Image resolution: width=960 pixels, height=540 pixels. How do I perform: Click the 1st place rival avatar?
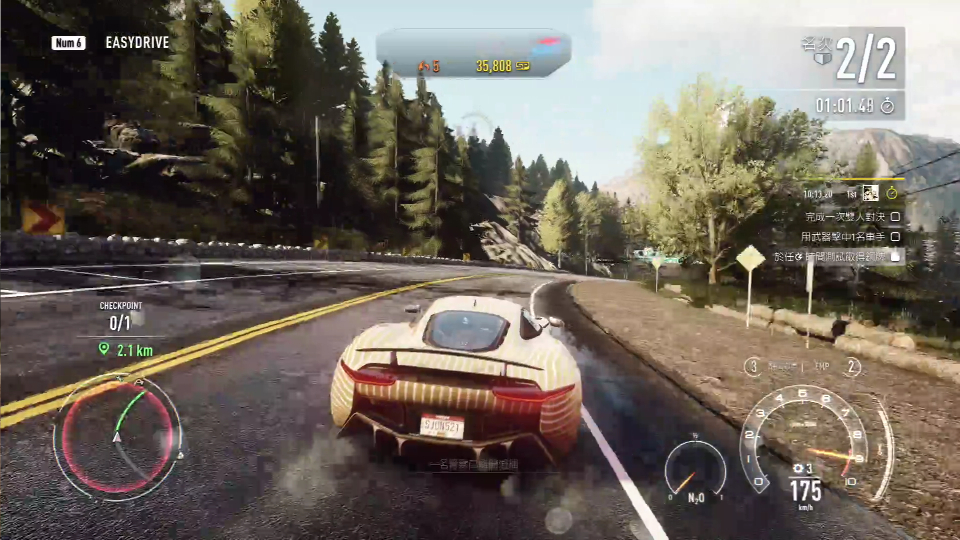pyautogui.click(x=871, y=192)
